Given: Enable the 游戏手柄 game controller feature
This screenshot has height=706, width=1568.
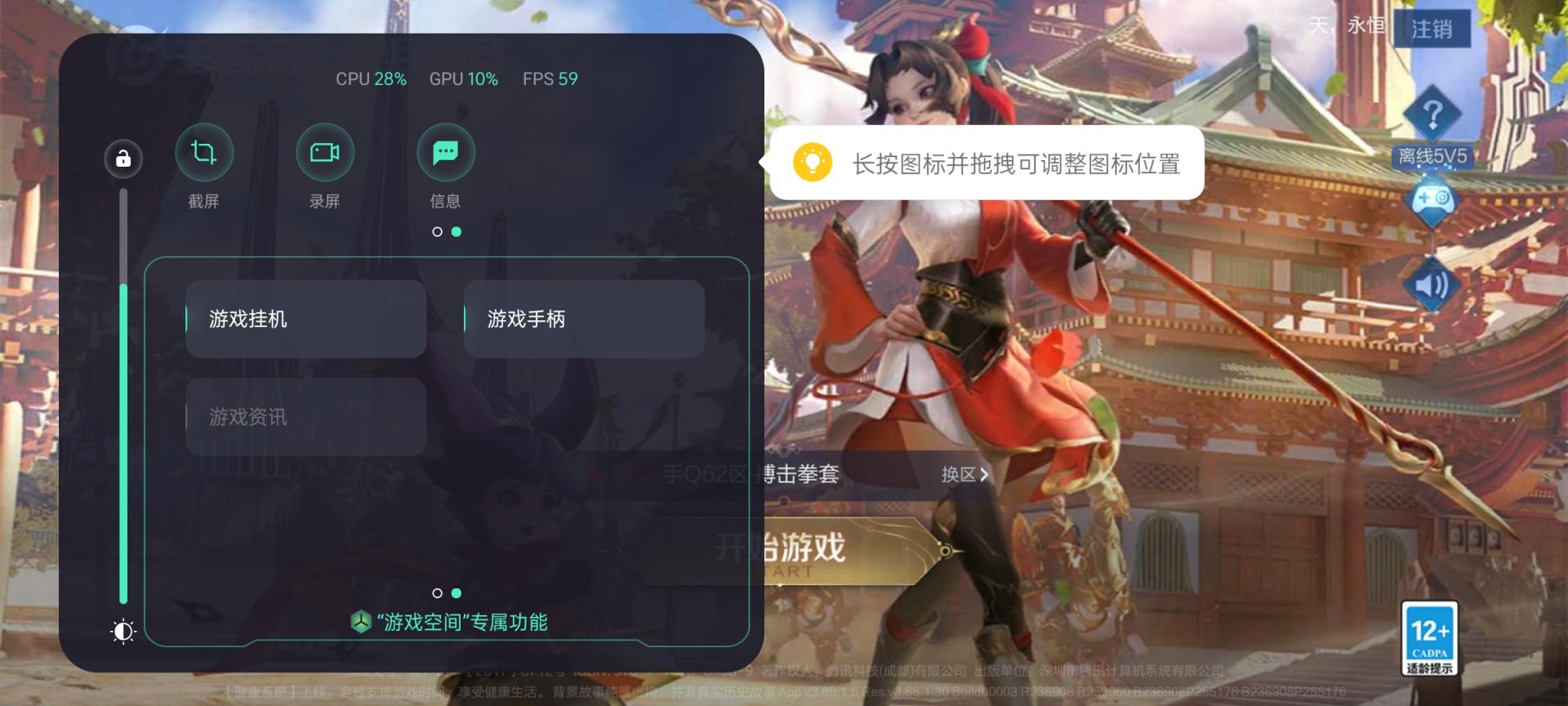Looking at the screenshot, I should (x=584, y=319).
